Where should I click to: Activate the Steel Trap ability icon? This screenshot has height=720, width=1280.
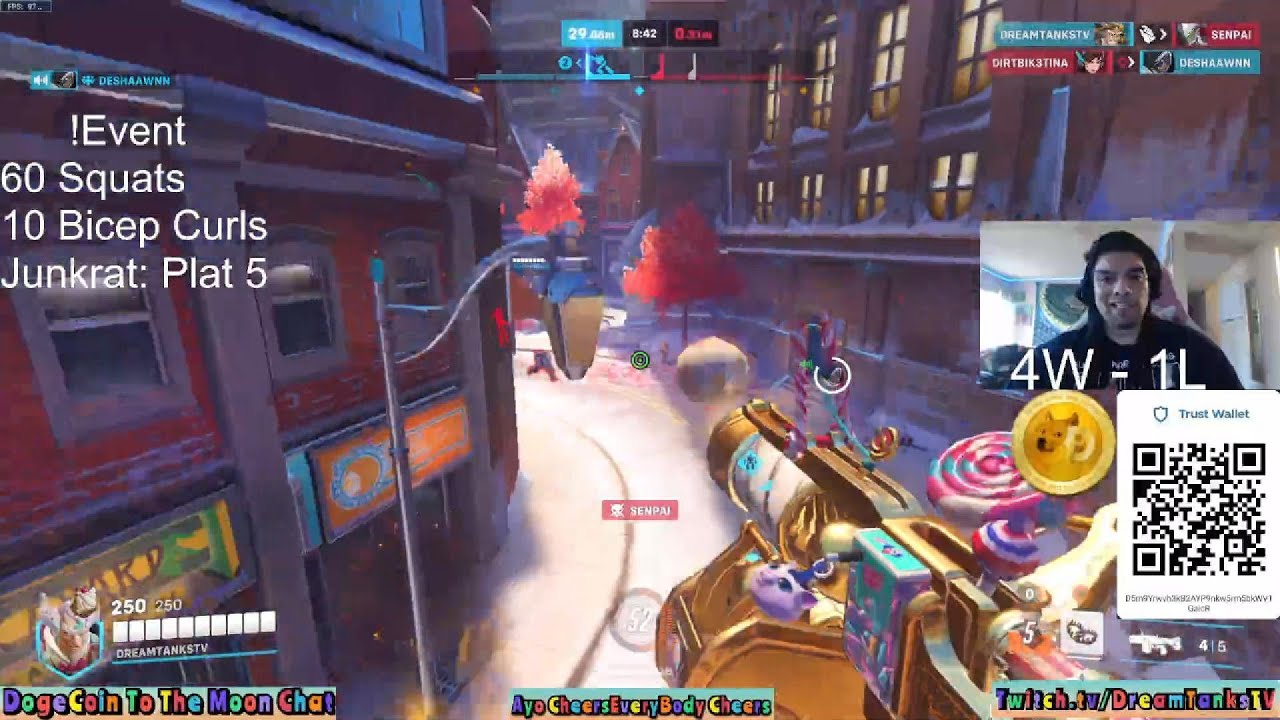[1080, 633]
